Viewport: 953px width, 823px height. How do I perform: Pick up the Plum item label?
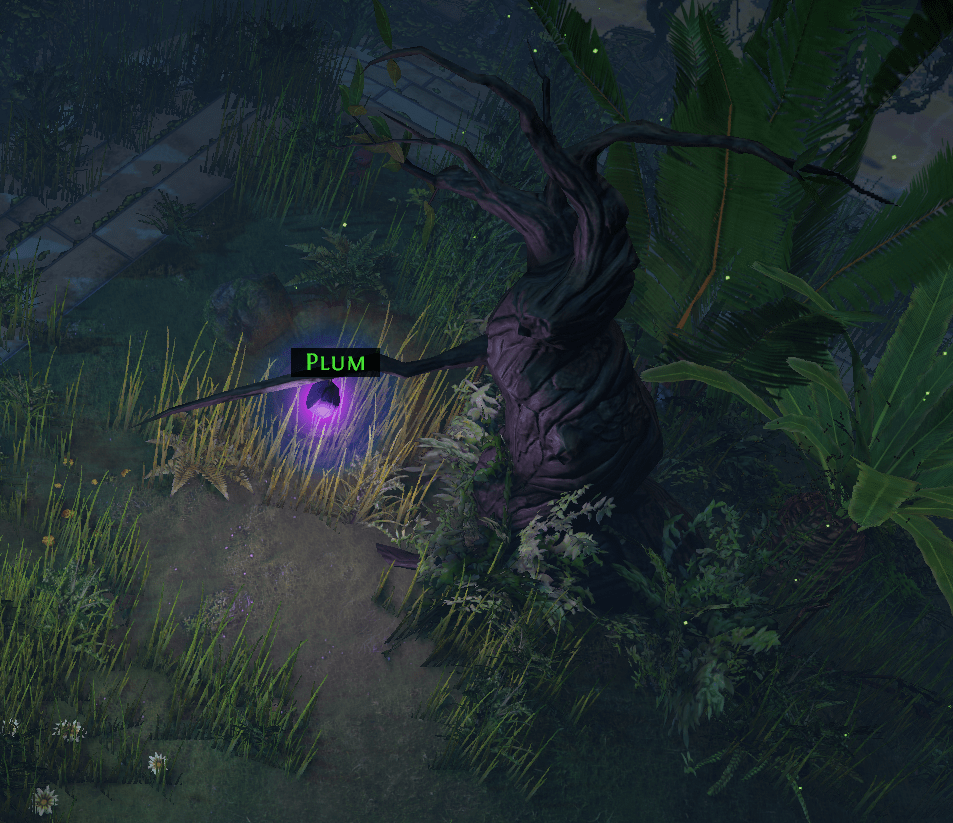335,362
